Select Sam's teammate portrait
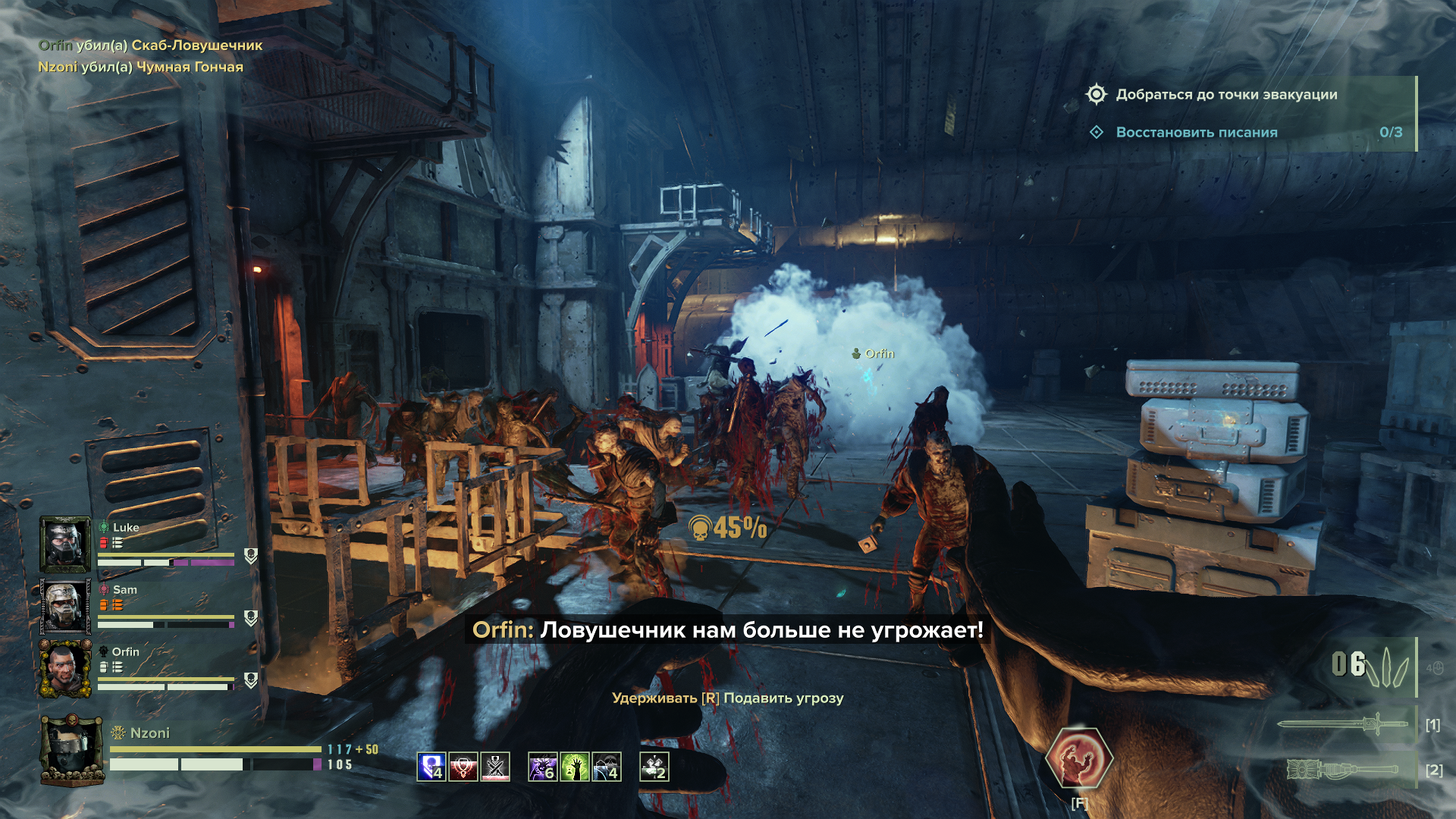 65,606
